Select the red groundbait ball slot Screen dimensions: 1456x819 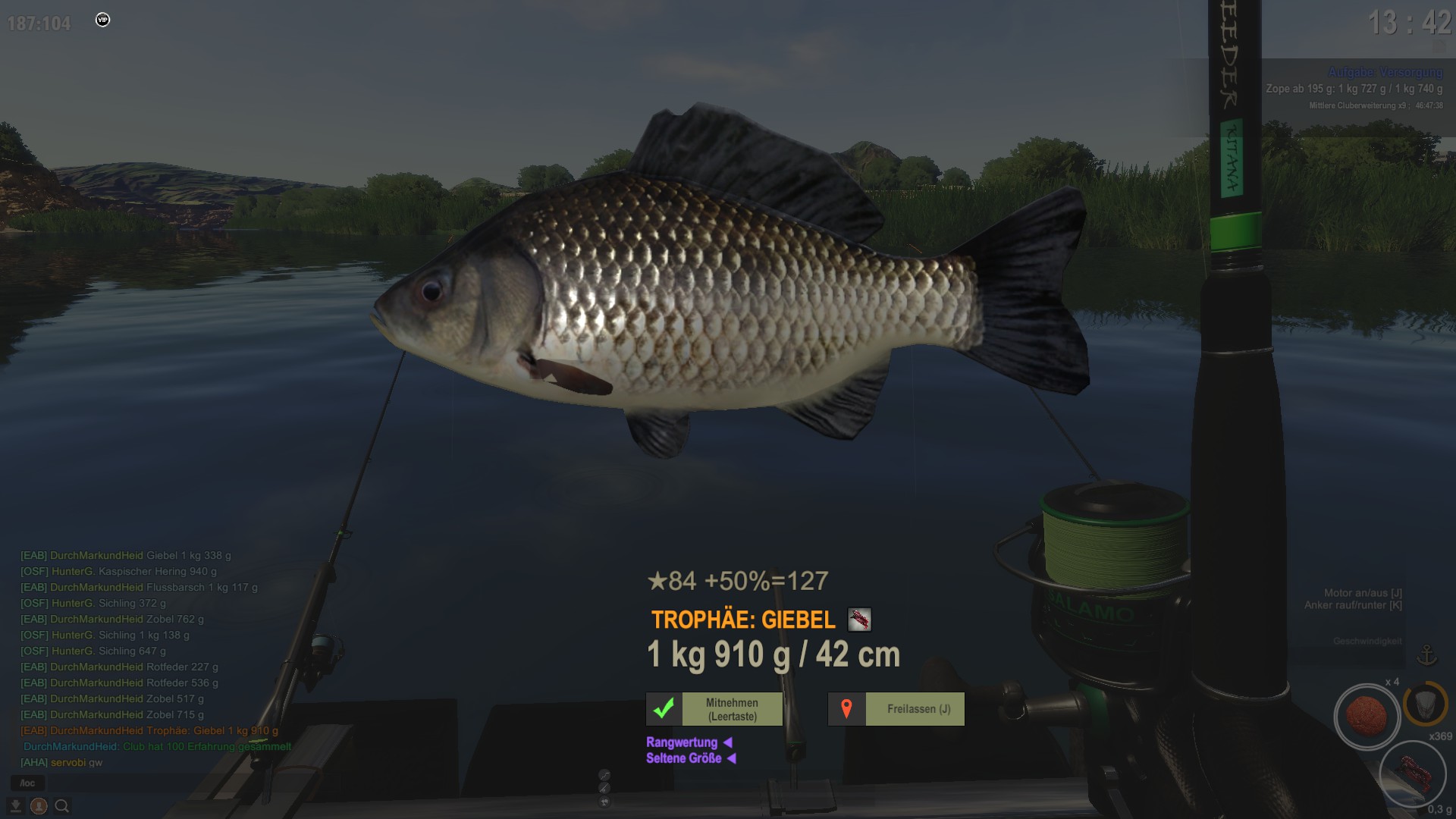1367,716
